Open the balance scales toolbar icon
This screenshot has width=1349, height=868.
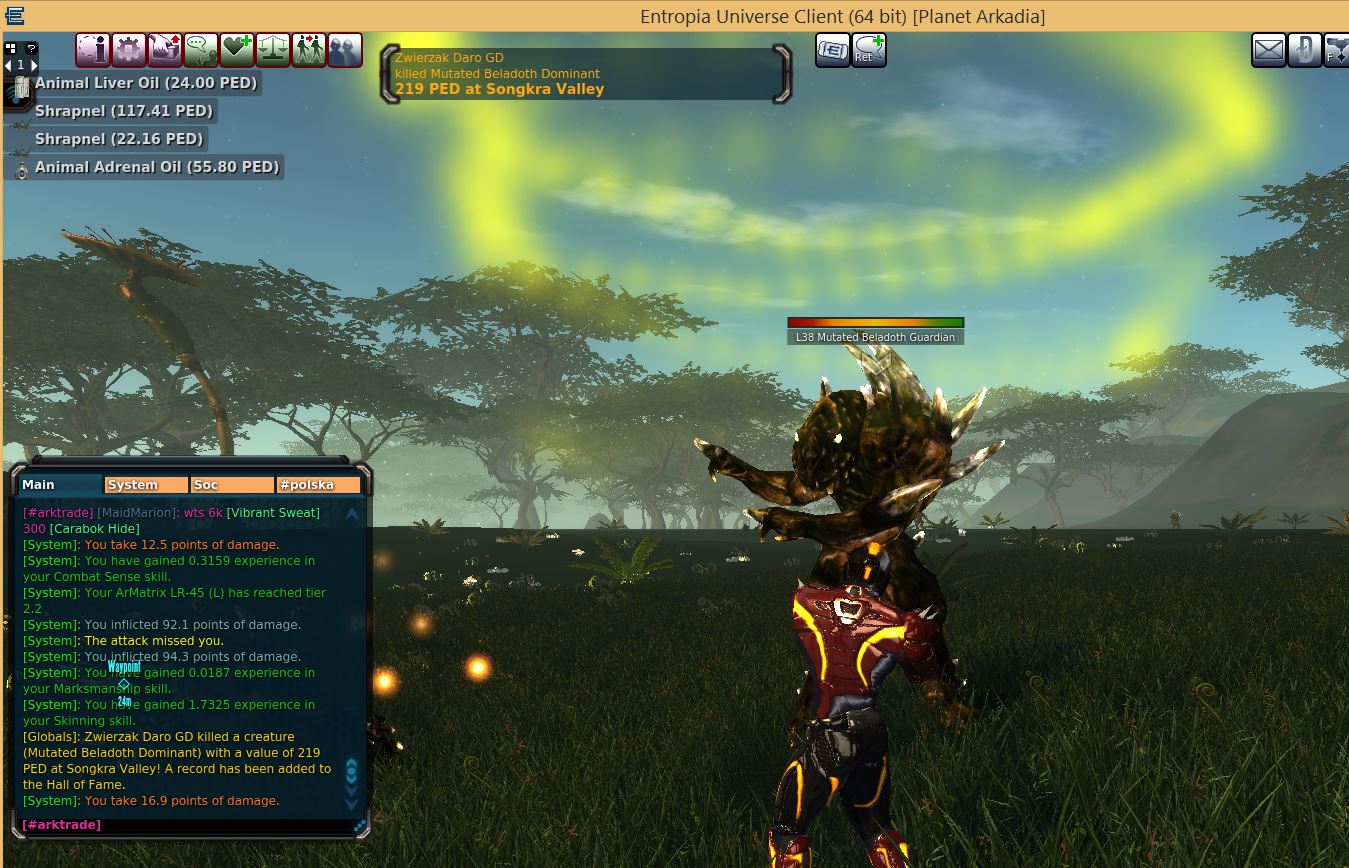point(273,49)
